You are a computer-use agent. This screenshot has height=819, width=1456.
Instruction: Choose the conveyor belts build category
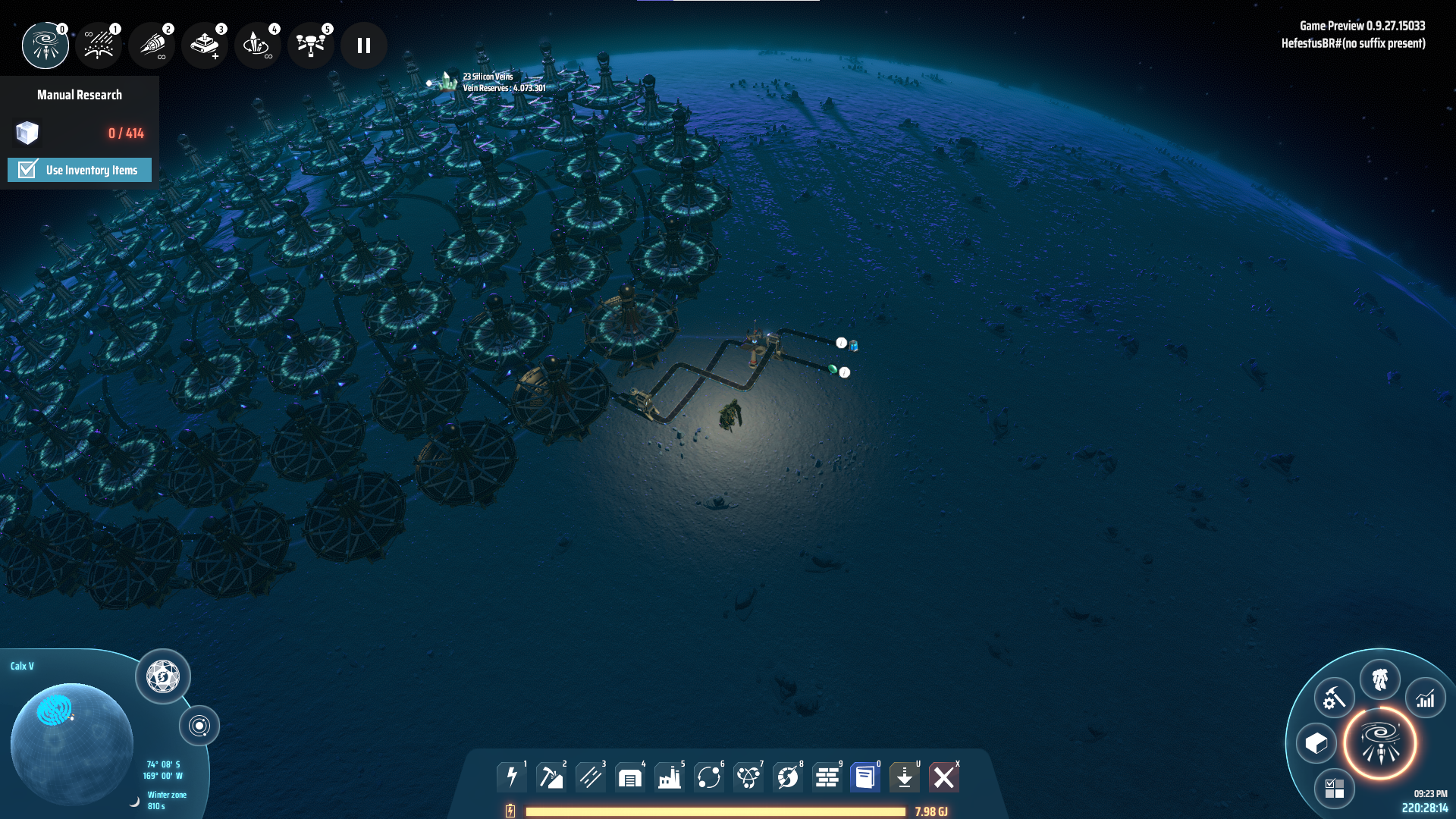[x=591, y=777]
